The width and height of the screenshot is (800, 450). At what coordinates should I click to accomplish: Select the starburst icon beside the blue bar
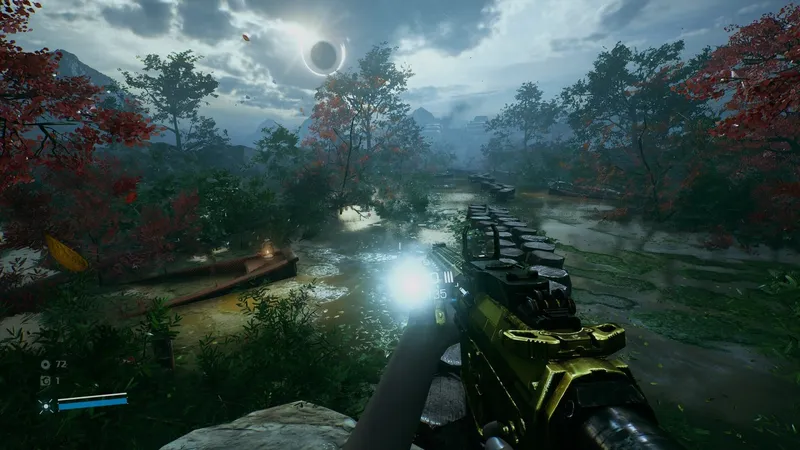point(45,404)
